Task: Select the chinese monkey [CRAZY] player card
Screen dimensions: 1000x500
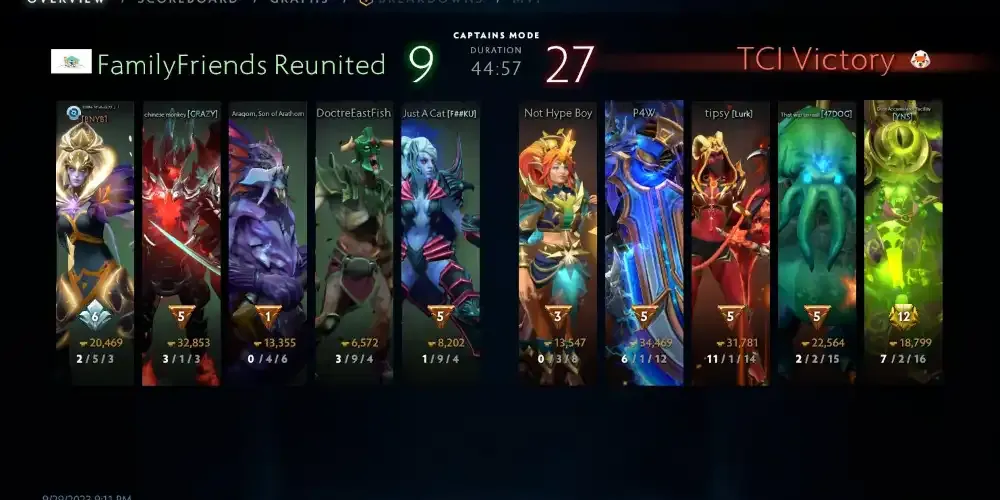Action: 181,242
